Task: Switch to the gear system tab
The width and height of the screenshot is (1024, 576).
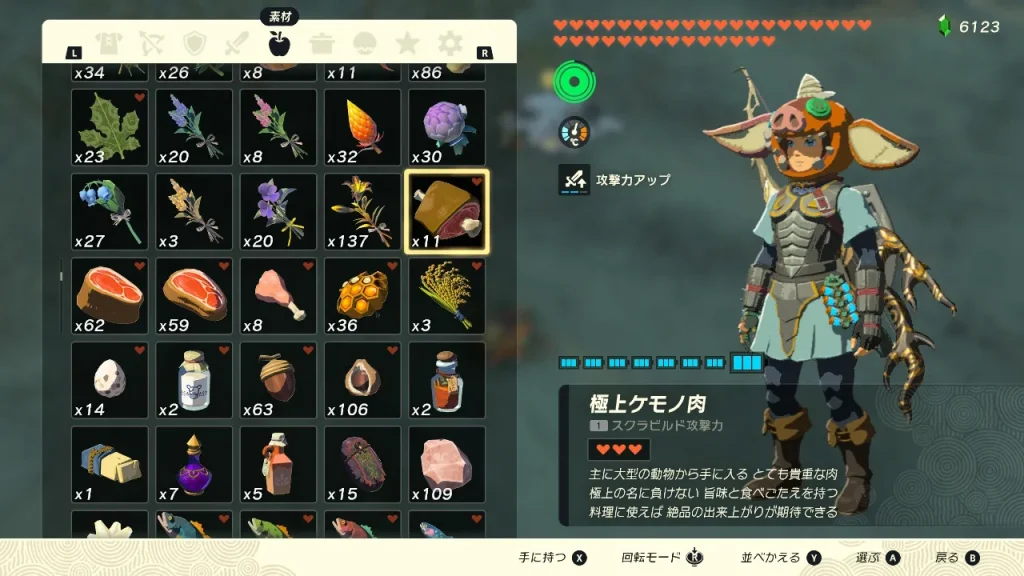Action: (450, 43)
